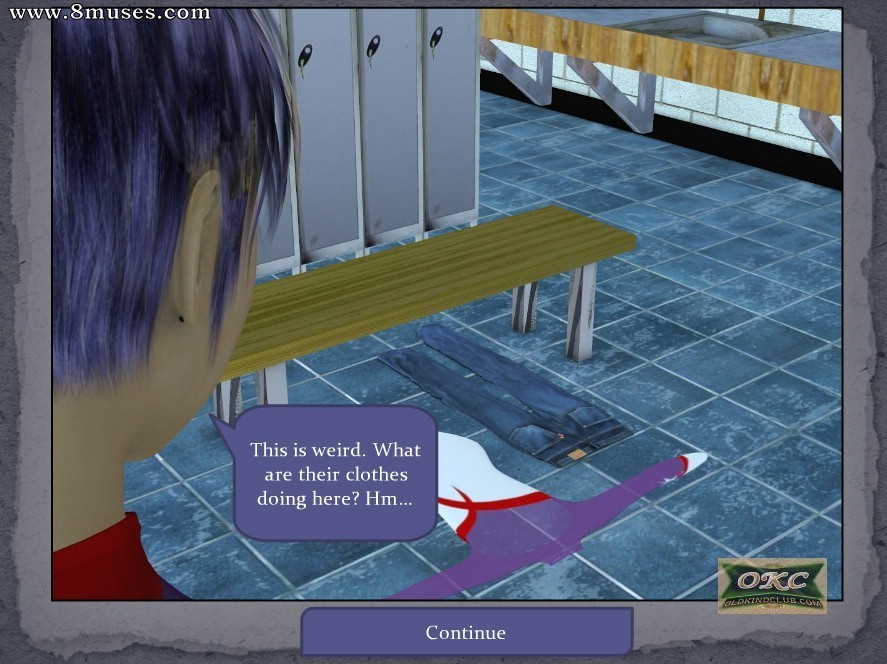Click the Continue button

466,632
